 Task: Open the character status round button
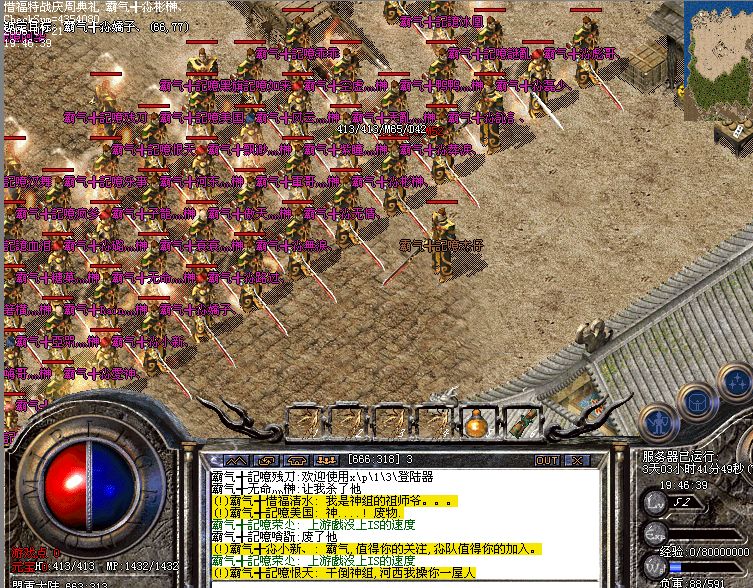tap(656, 420)
